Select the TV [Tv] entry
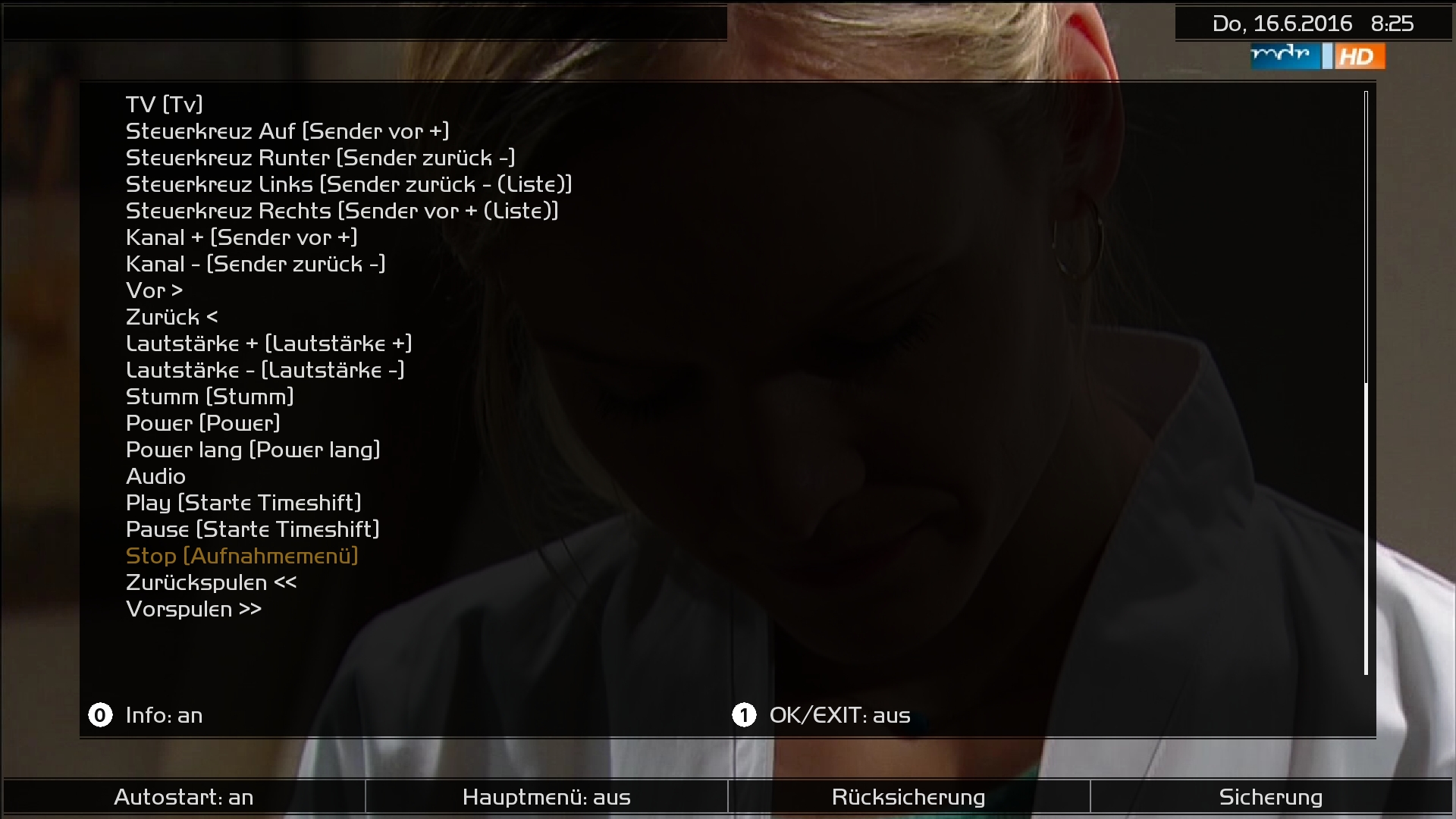This screenshot has width=1456, height=819. [164, 105]
